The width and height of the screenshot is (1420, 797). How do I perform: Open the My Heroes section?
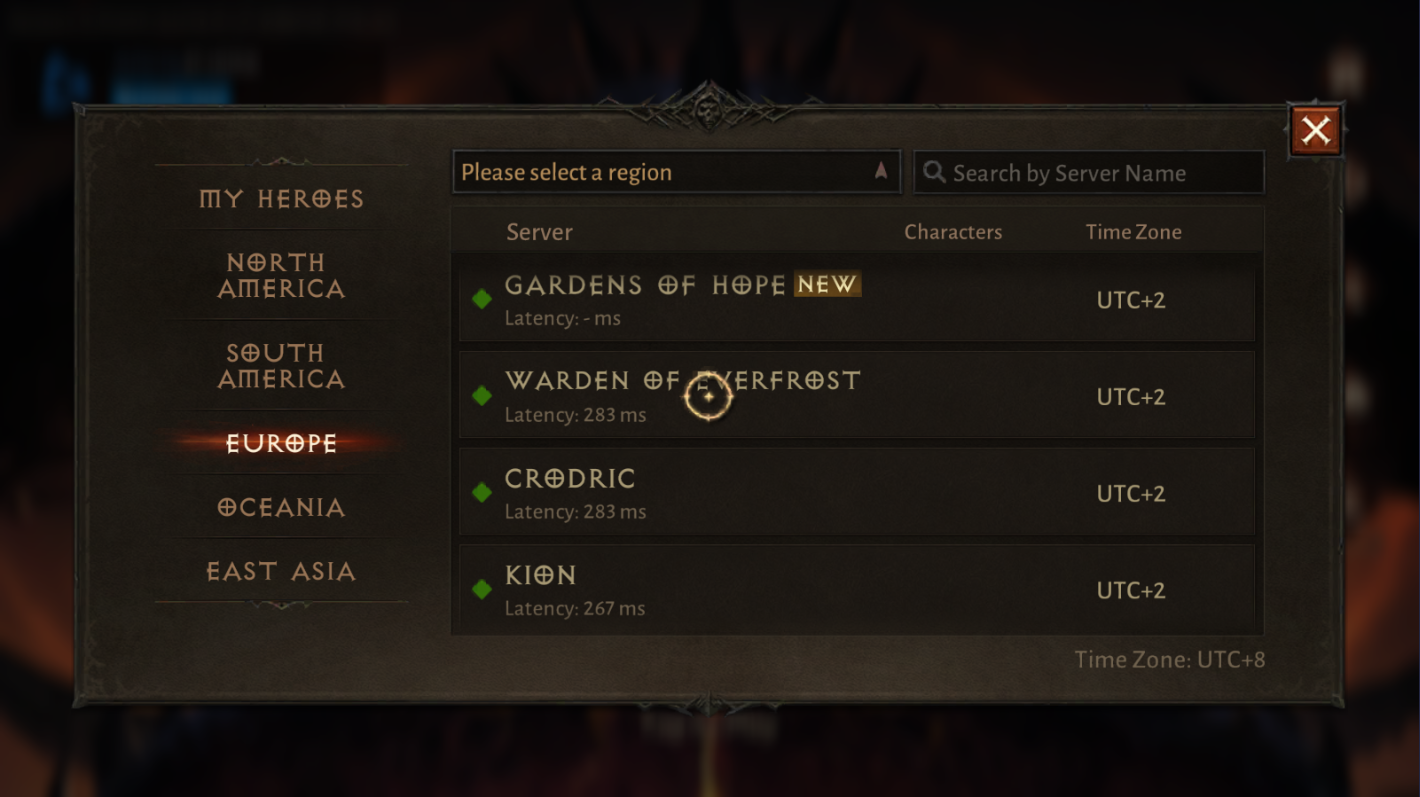[281, 199]
